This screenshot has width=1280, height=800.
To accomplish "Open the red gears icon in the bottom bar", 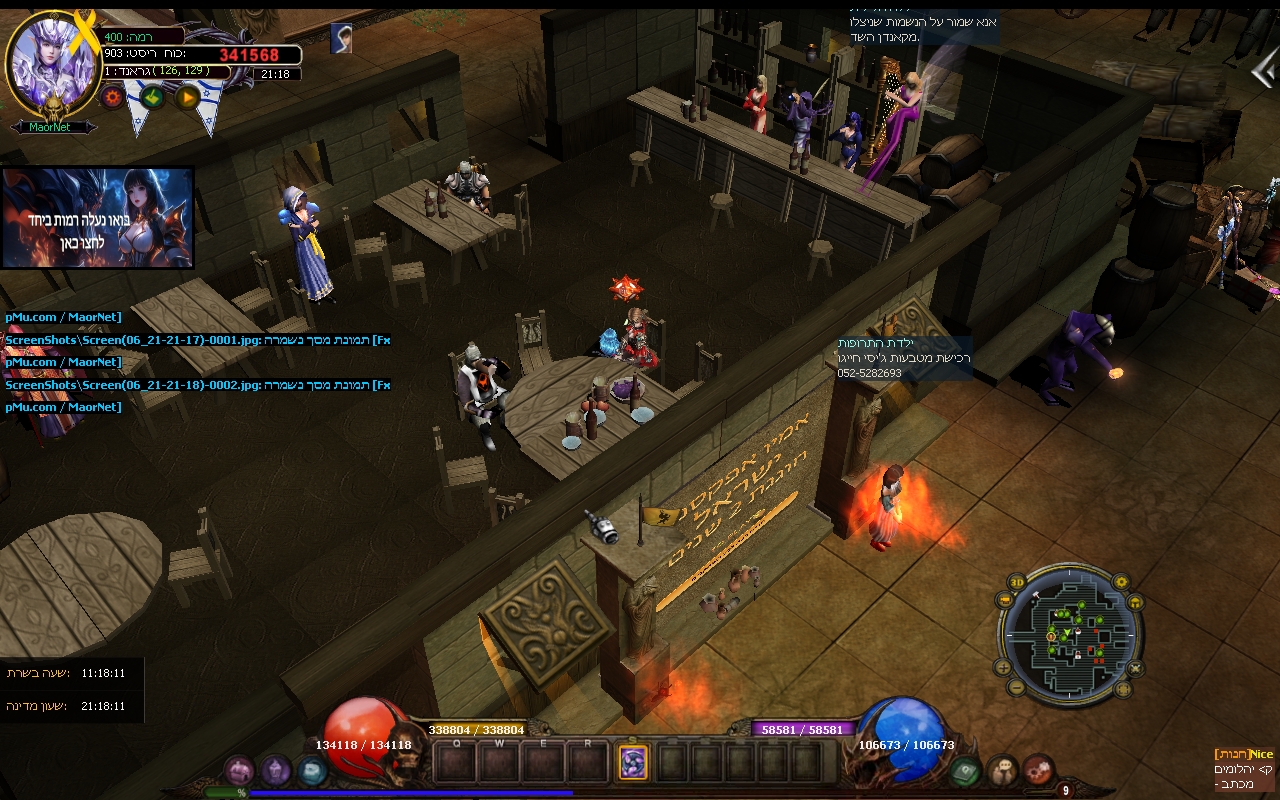I will point(1039,770).
